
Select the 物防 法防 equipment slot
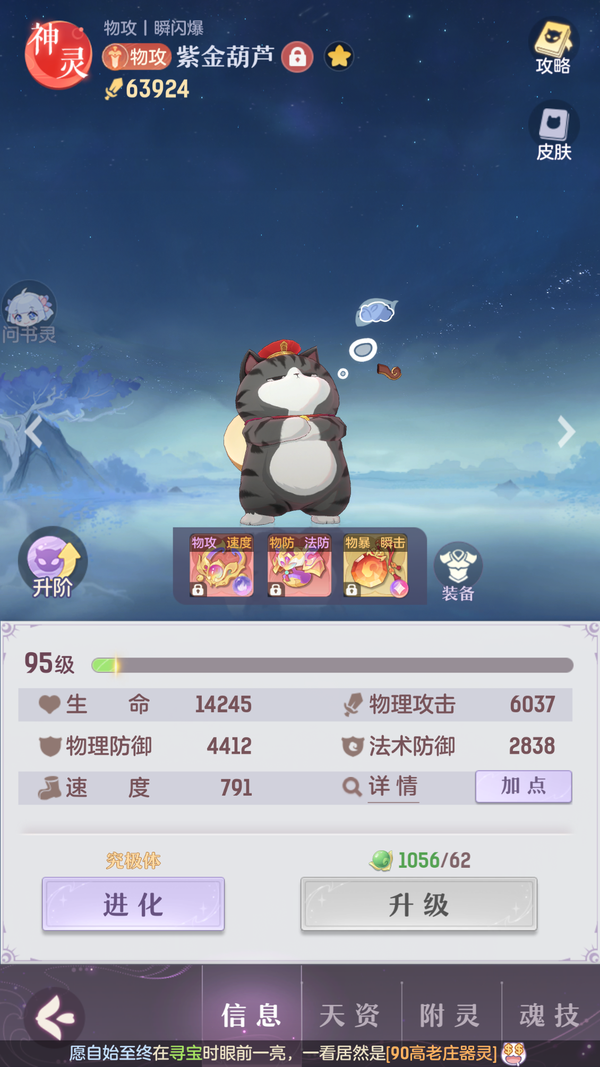(x=299, y=567)
